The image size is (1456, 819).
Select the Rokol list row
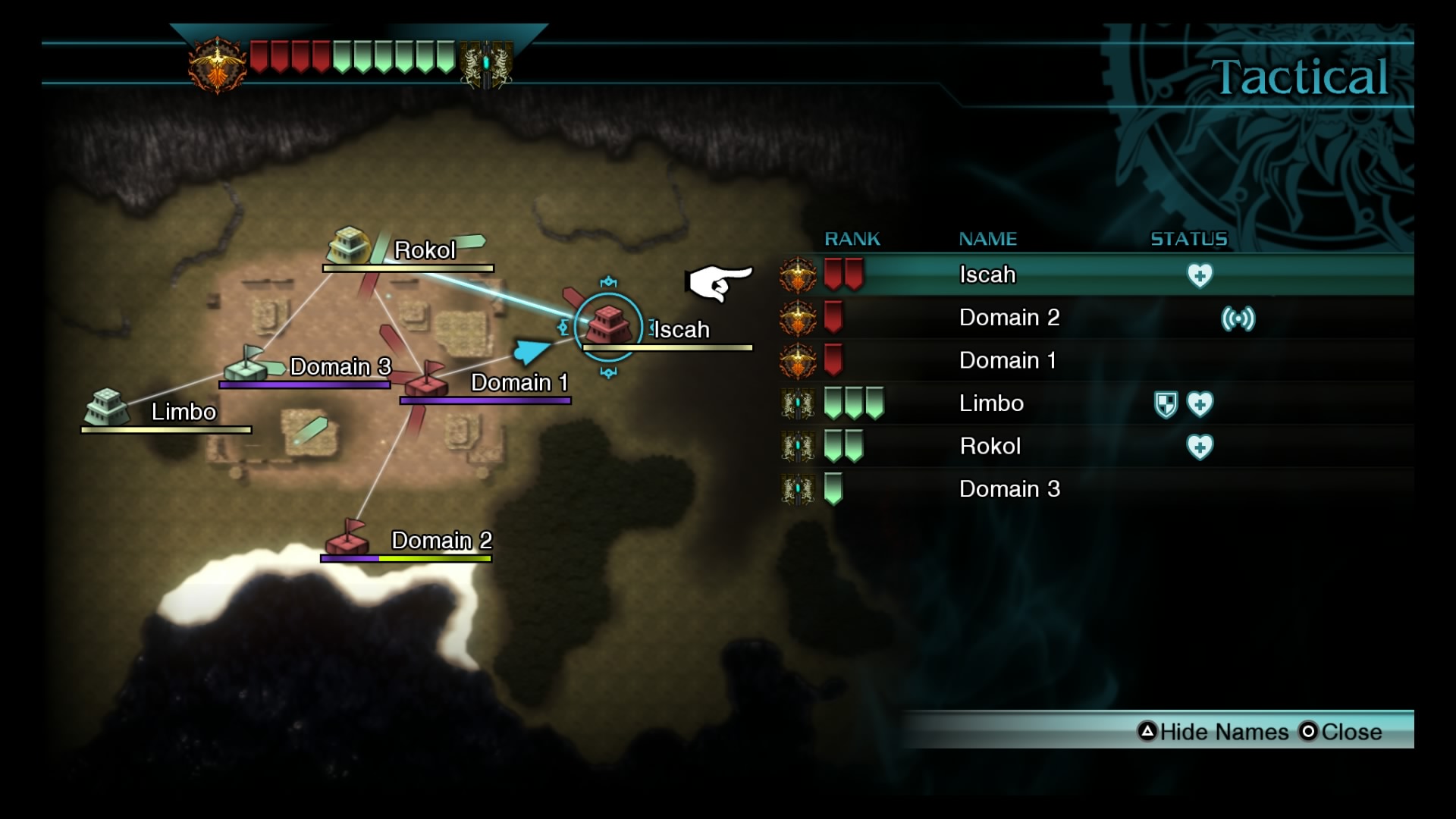tap(990, 446)
